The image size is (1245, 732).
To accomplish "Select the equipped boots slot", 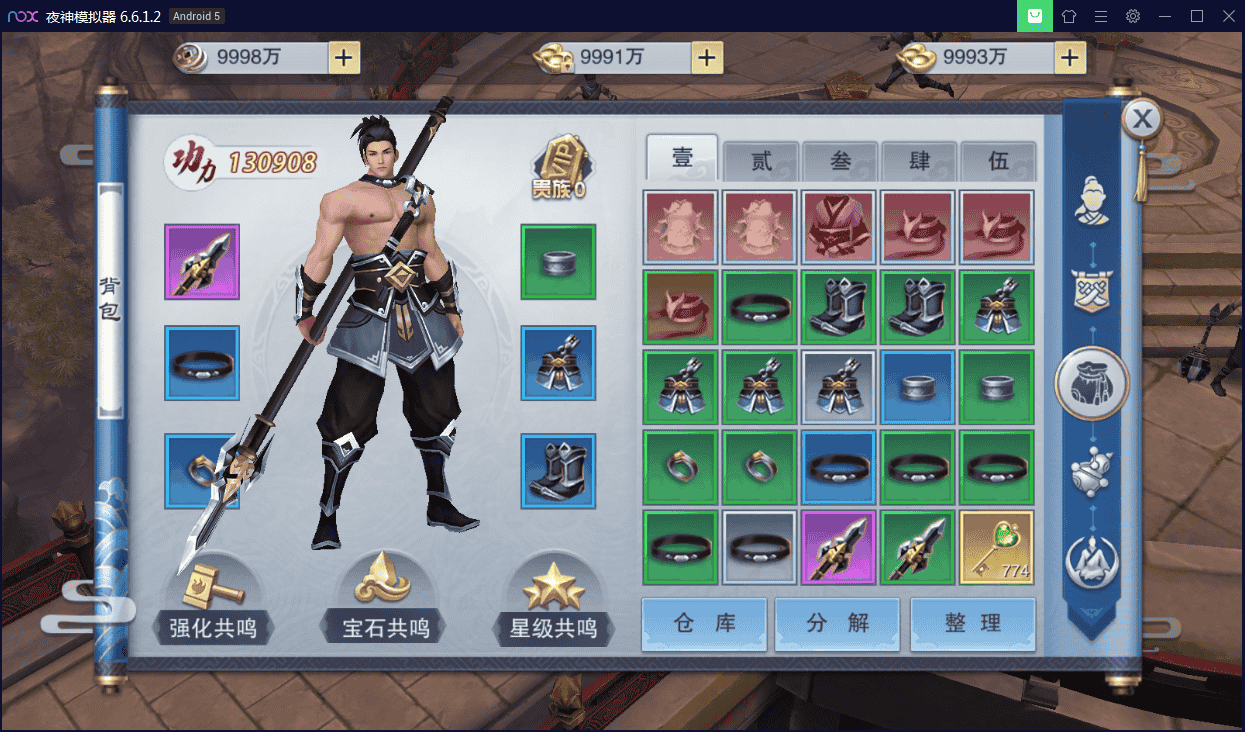I will (x=558, y=470).
